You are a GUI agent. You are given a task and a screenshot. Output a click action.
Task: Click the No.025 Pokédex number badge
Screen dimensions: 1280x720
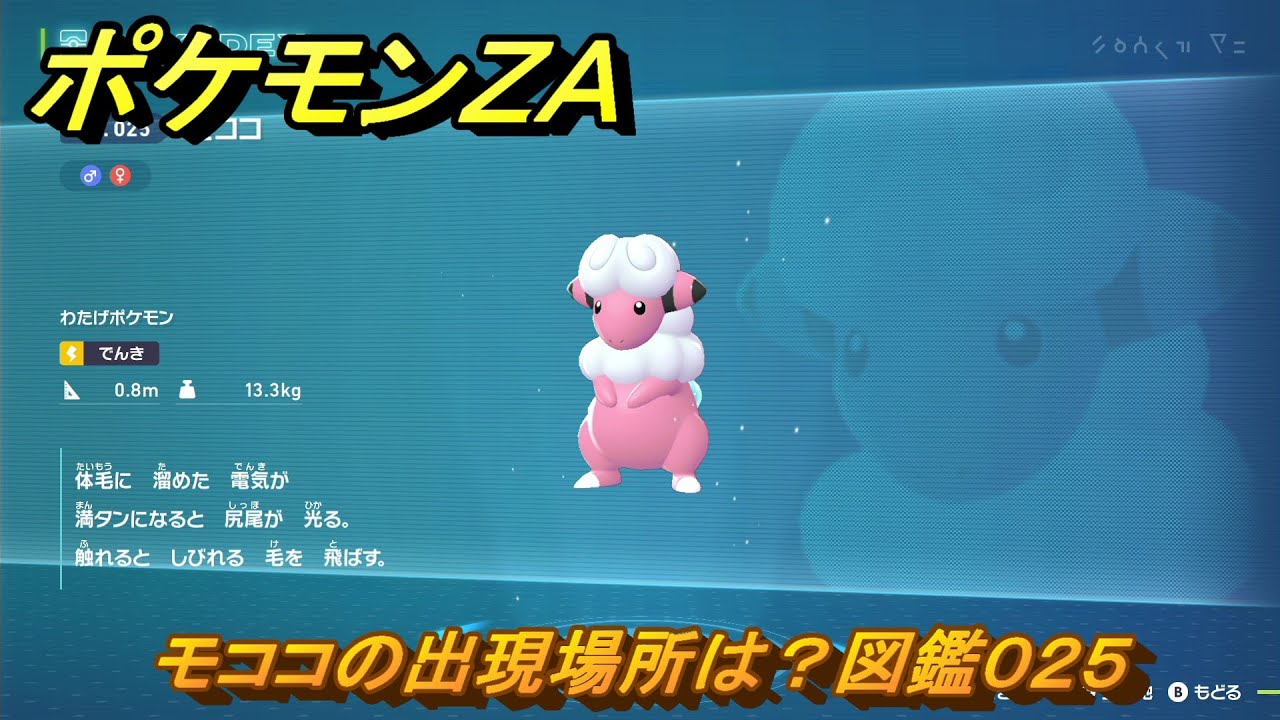click(120, 129)
